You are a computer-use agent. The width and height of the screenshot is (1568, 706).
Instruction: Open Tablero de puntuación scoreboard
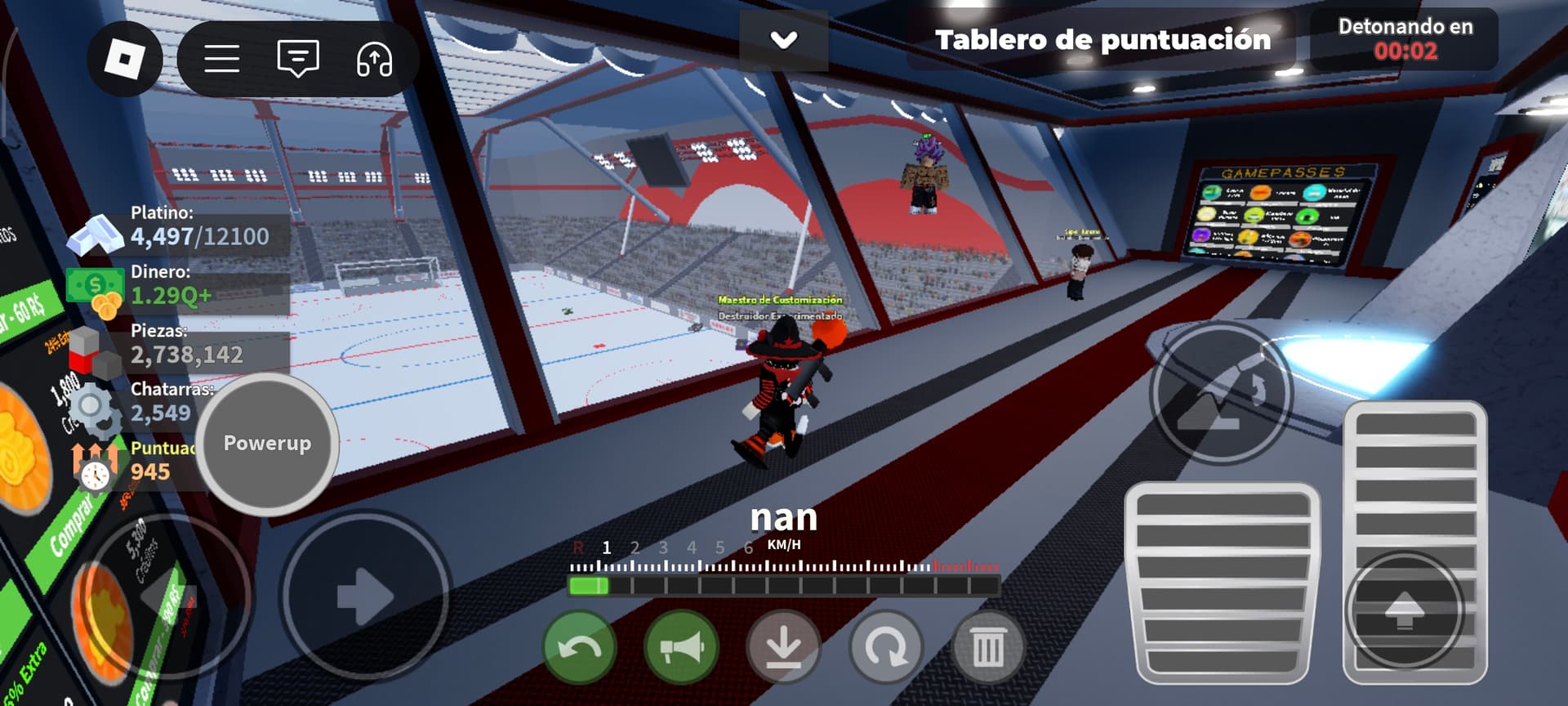[x=1102, y=39]
